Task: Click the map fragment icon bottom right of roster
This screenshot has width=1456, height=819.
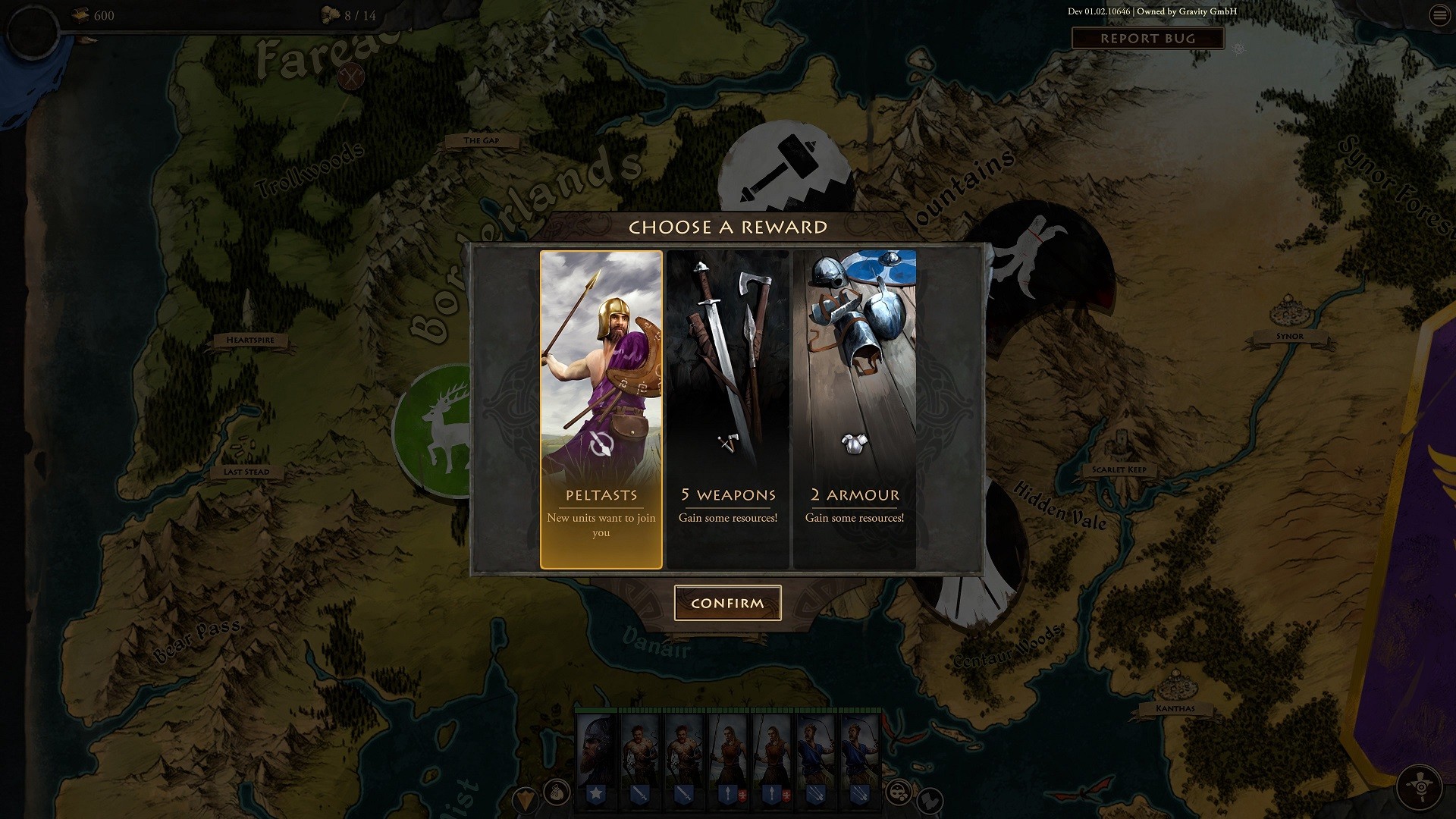Action: (x=930, y=802)
